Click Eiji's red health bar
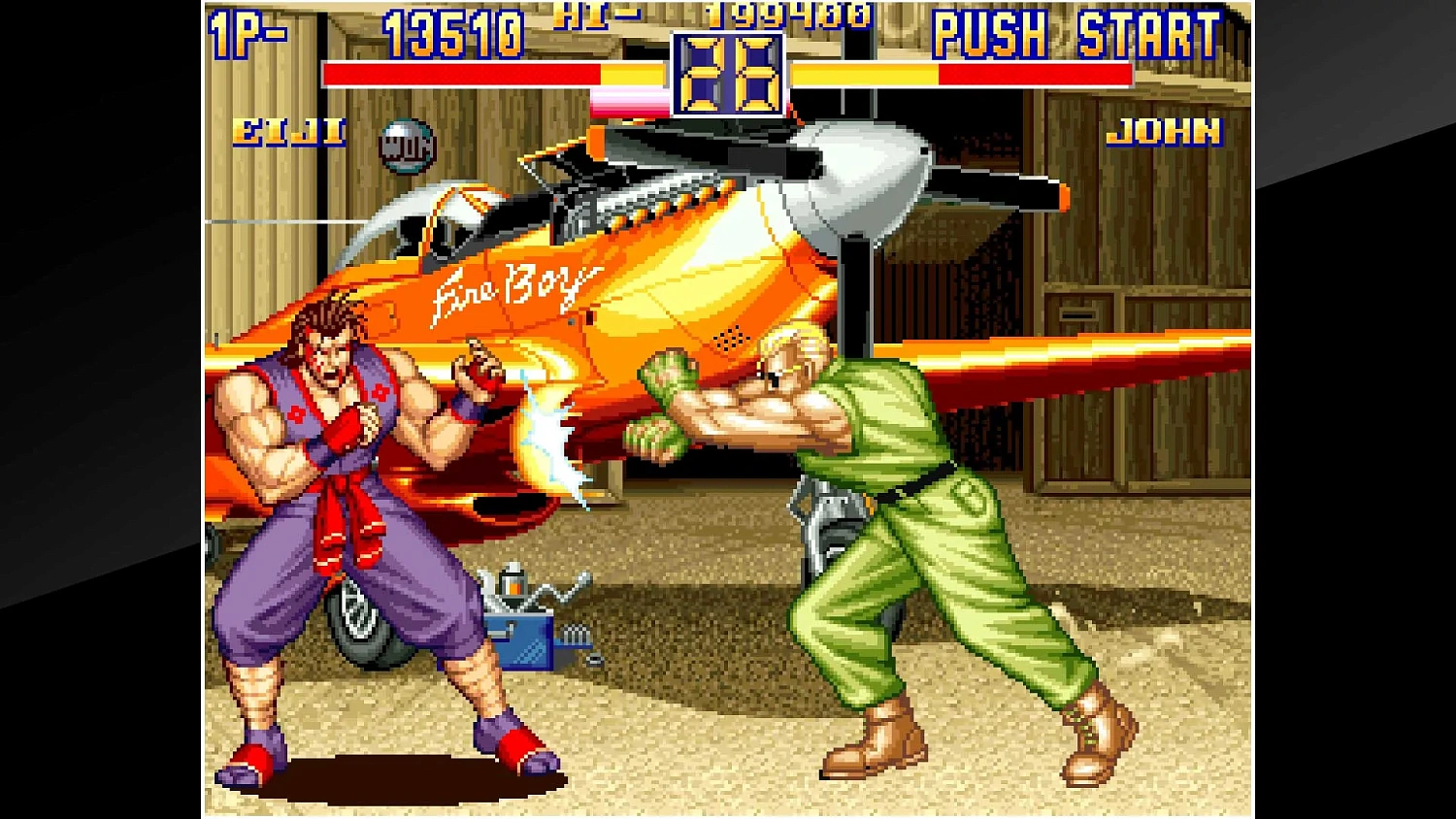This screenshot has height=819, width=1456. click(456, 73)
